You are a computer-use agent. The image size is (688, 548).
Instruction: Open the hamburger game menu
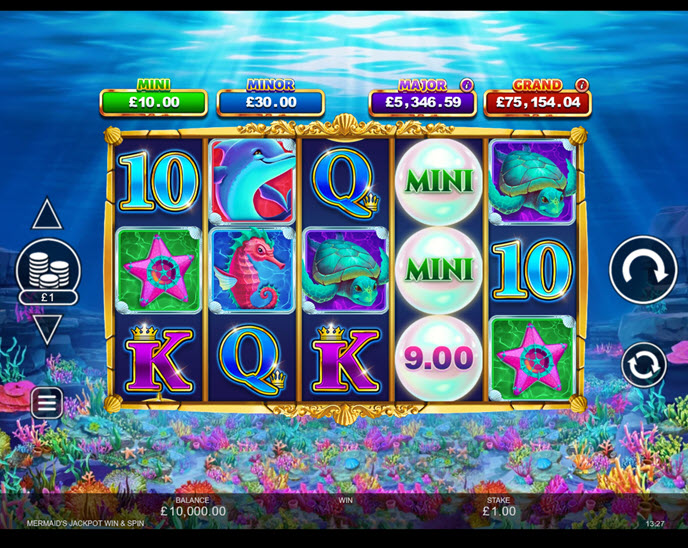coord(47,403)
